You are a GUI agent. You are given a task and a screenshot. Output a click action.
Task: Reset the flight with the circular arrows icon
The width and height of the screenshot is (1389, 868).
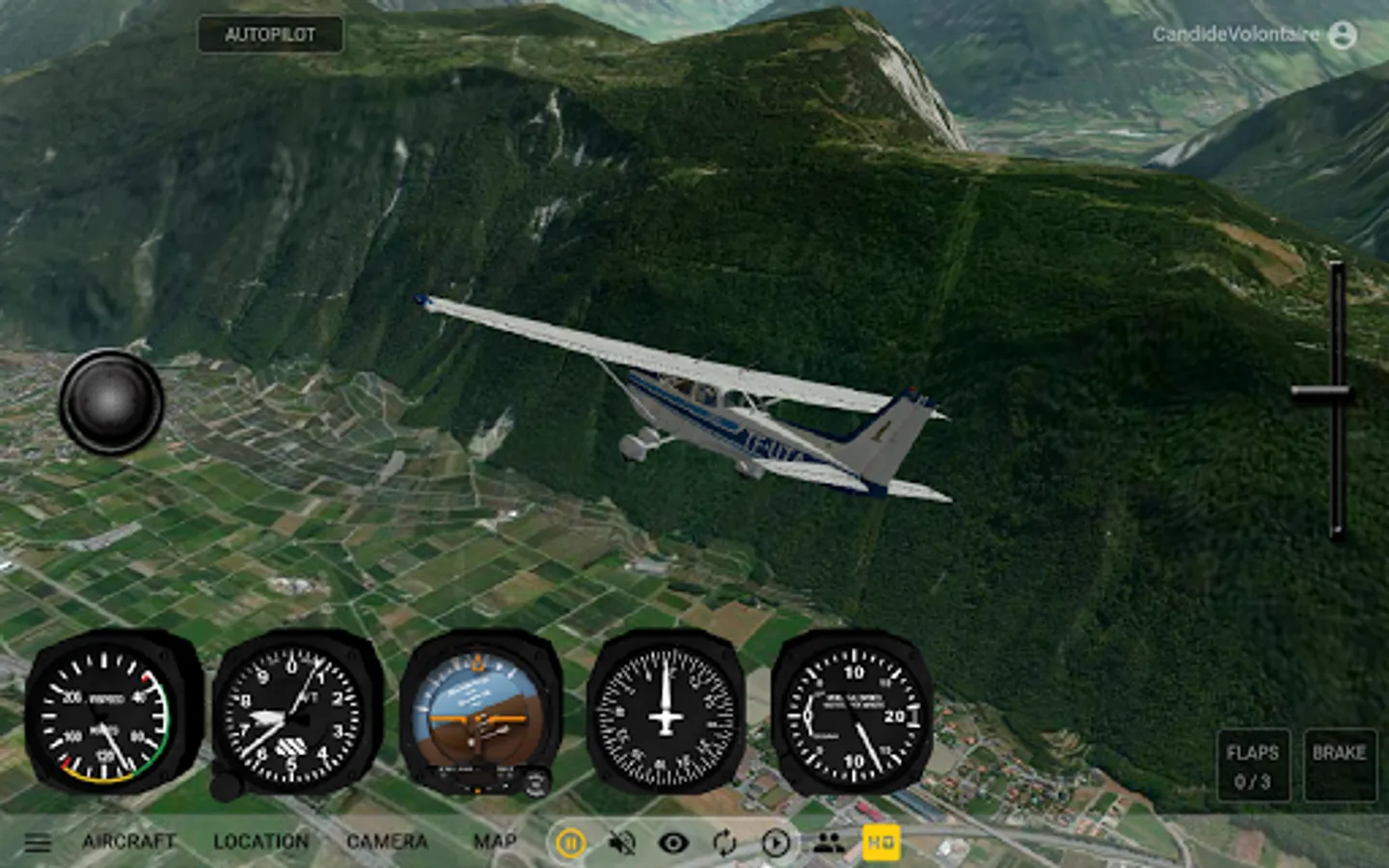tap(724, 844)
